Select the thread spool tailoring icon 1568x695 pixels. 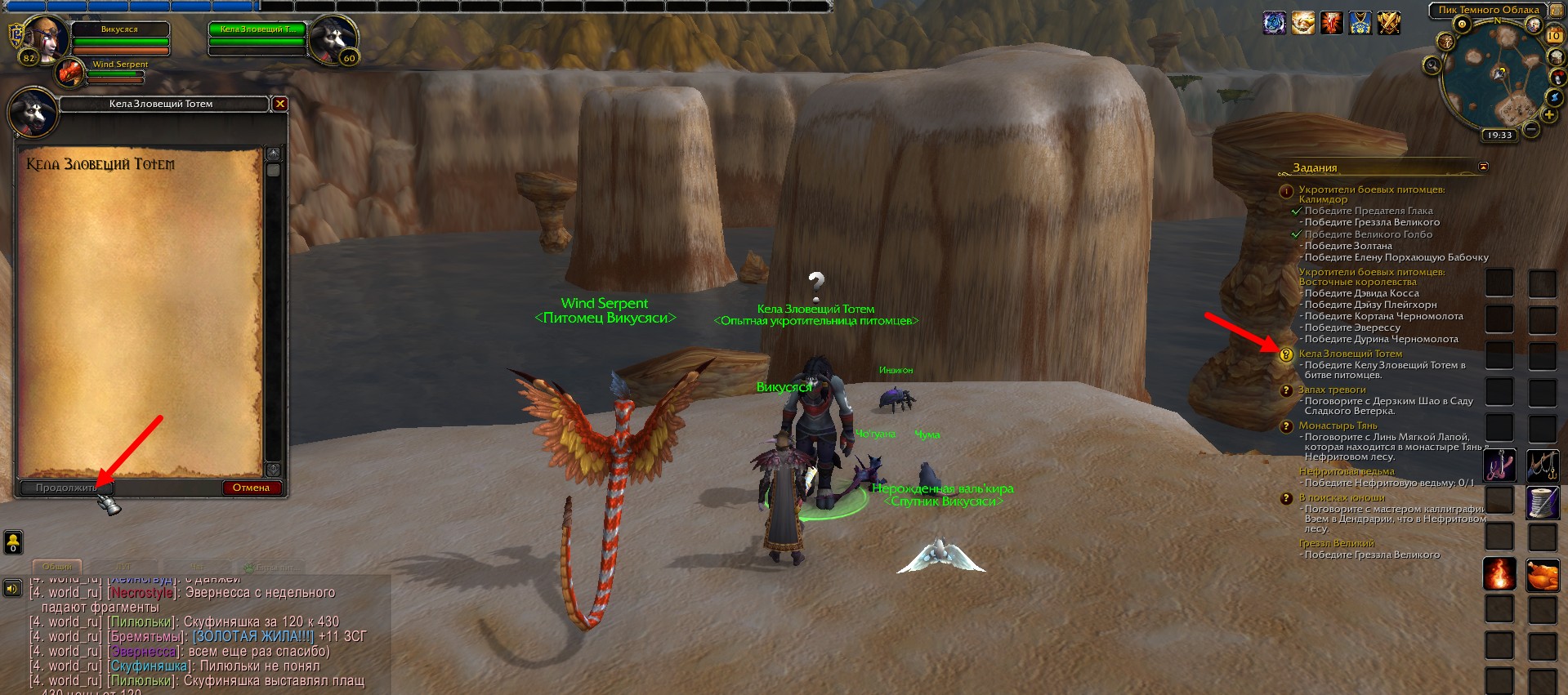coord(1543,502)
